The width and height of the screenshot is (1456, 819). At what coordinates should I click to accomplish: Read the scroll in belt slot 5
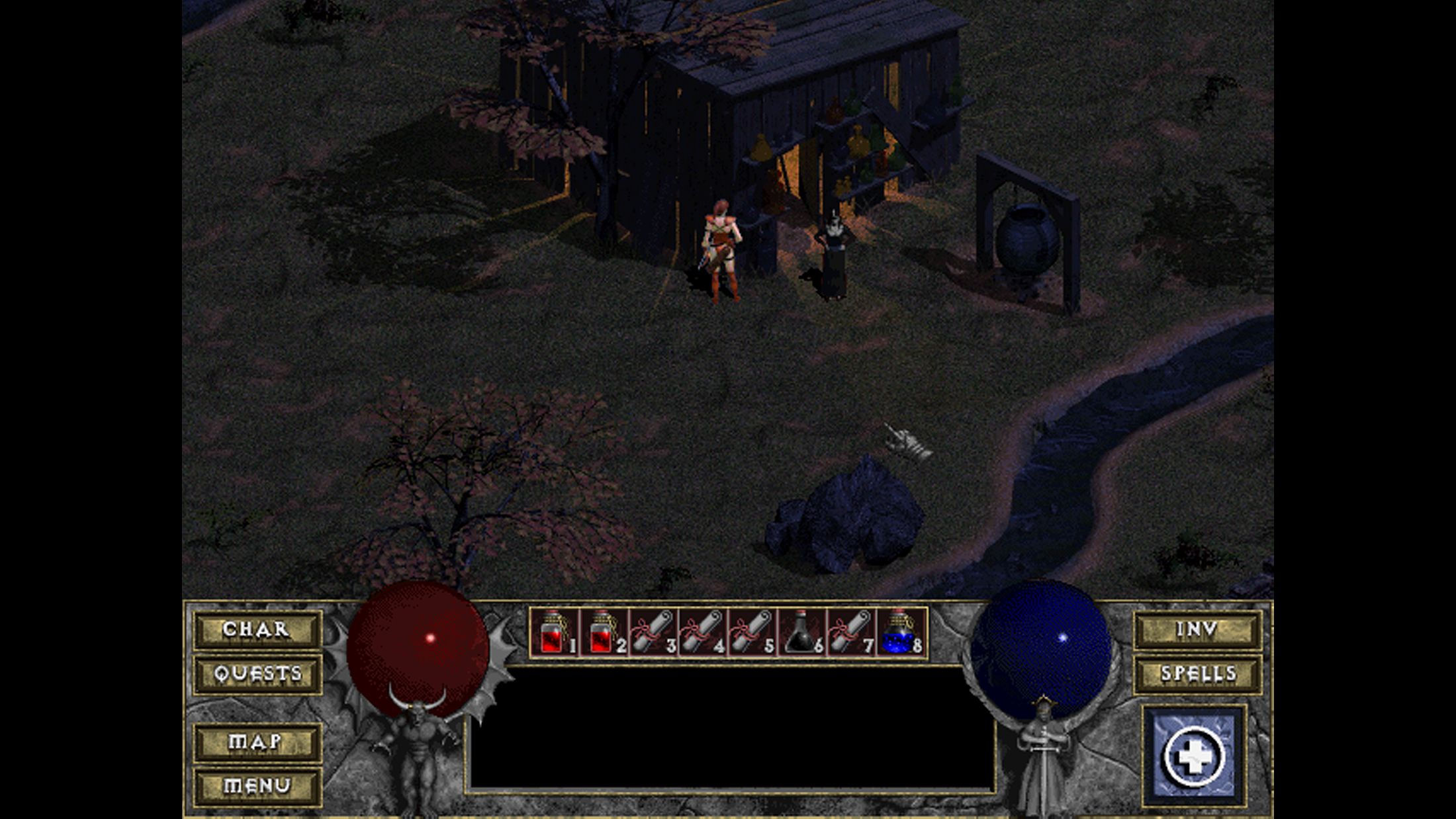click(752, 632)
